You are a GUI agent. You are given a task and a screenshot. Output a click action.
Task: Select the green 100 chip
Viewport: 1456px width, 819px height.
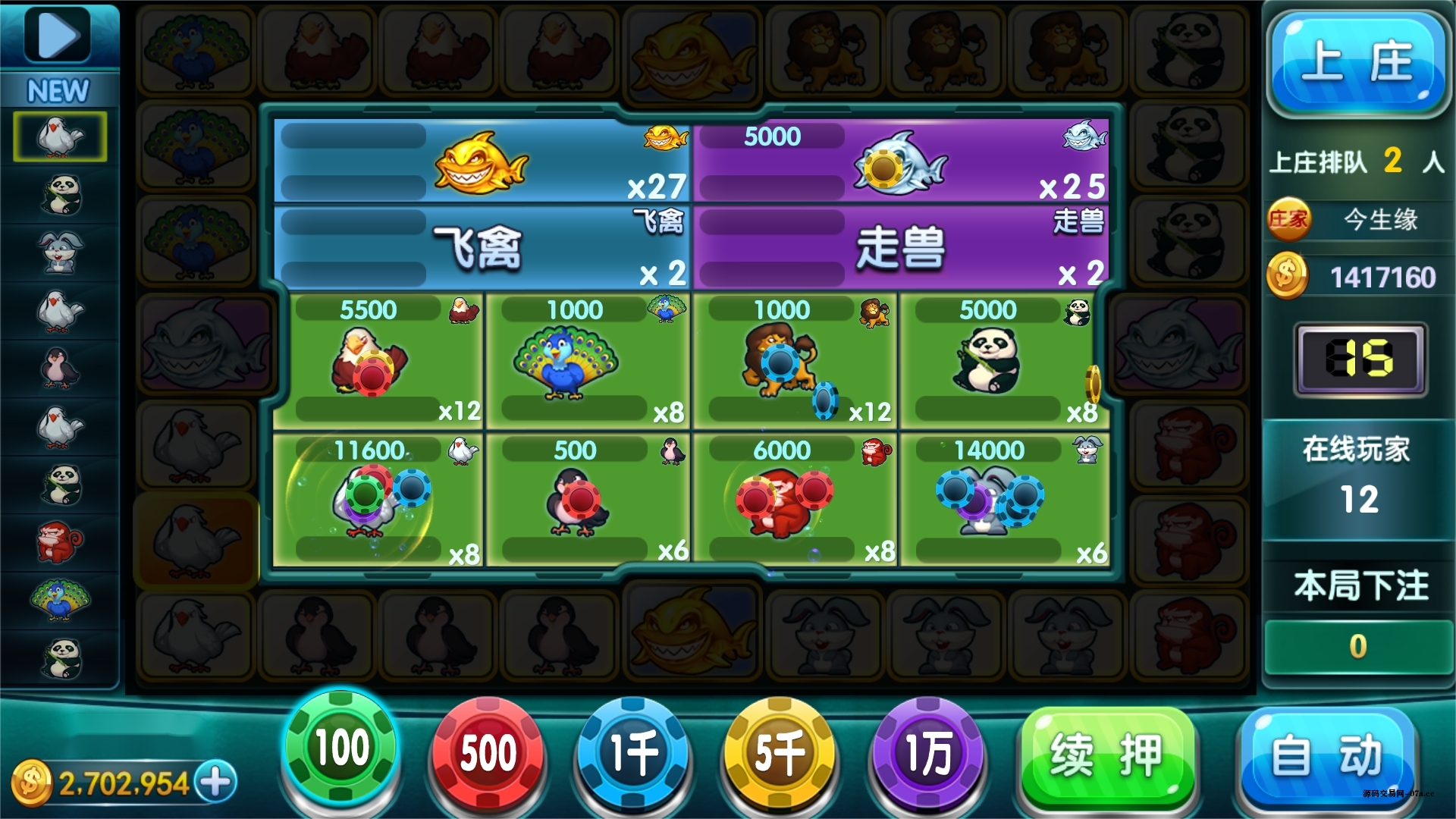[340, 748]
